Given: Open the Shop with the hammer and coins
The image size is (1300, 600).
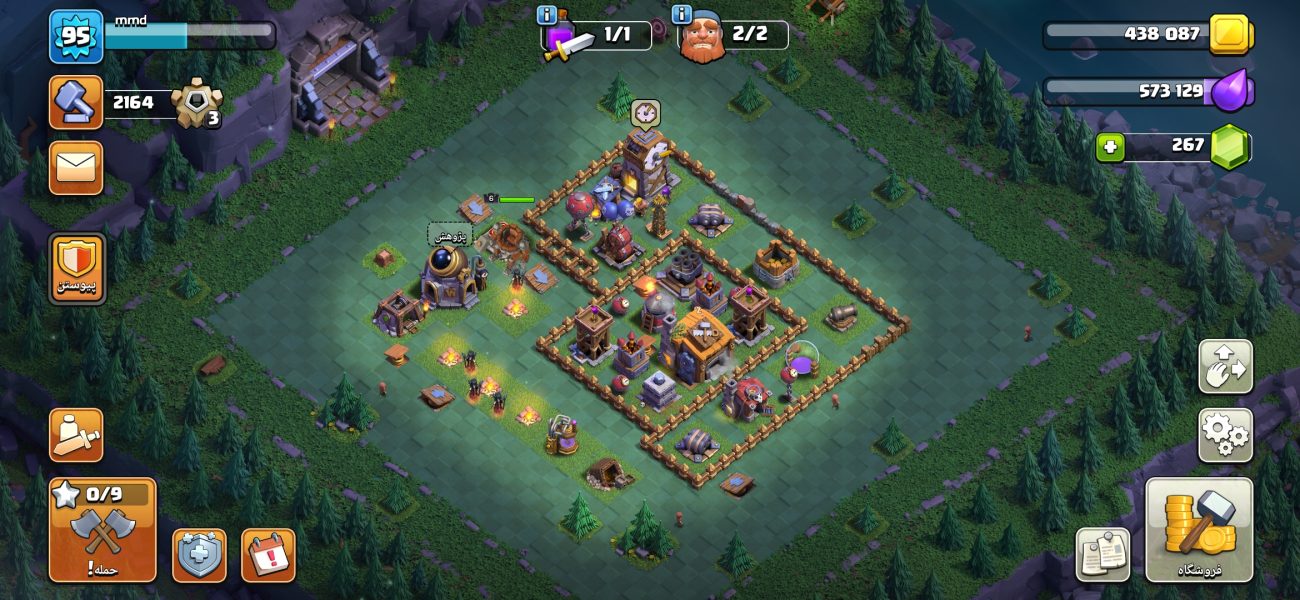Looking at the screenshot, I should point(1198,530).
